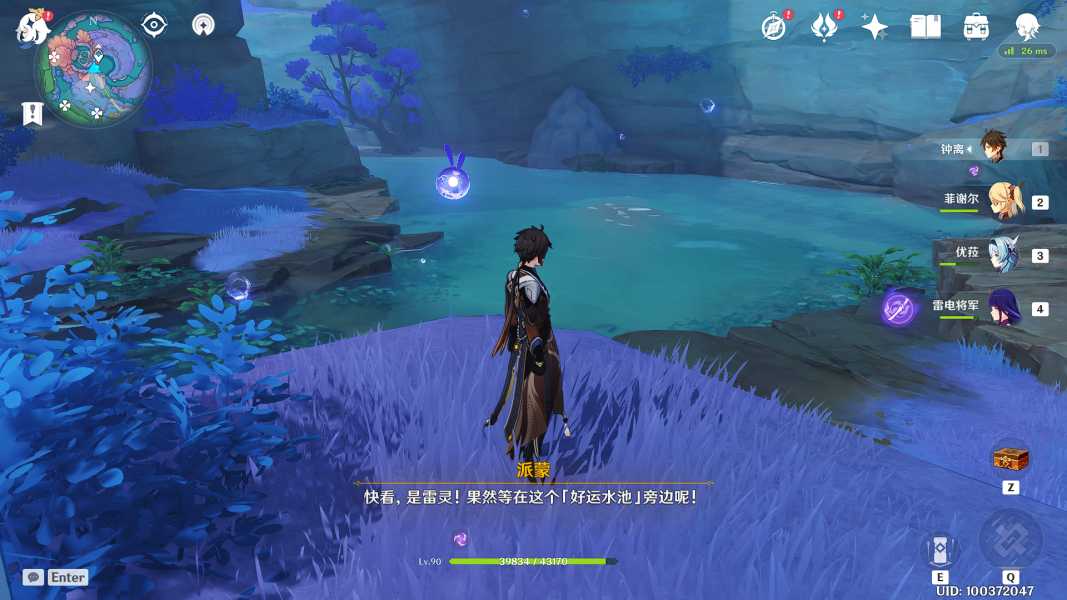
Task: Open the backpack inventory
Action: click(976, 27)
